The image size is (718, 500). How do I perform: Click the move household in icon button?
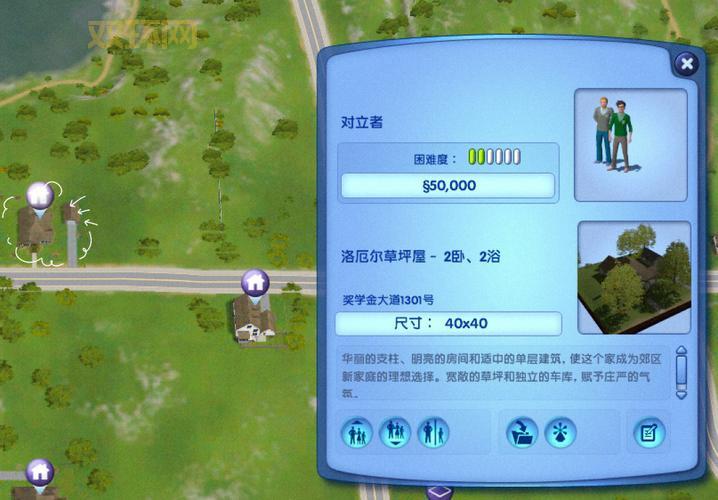click(x=357, y=432)
